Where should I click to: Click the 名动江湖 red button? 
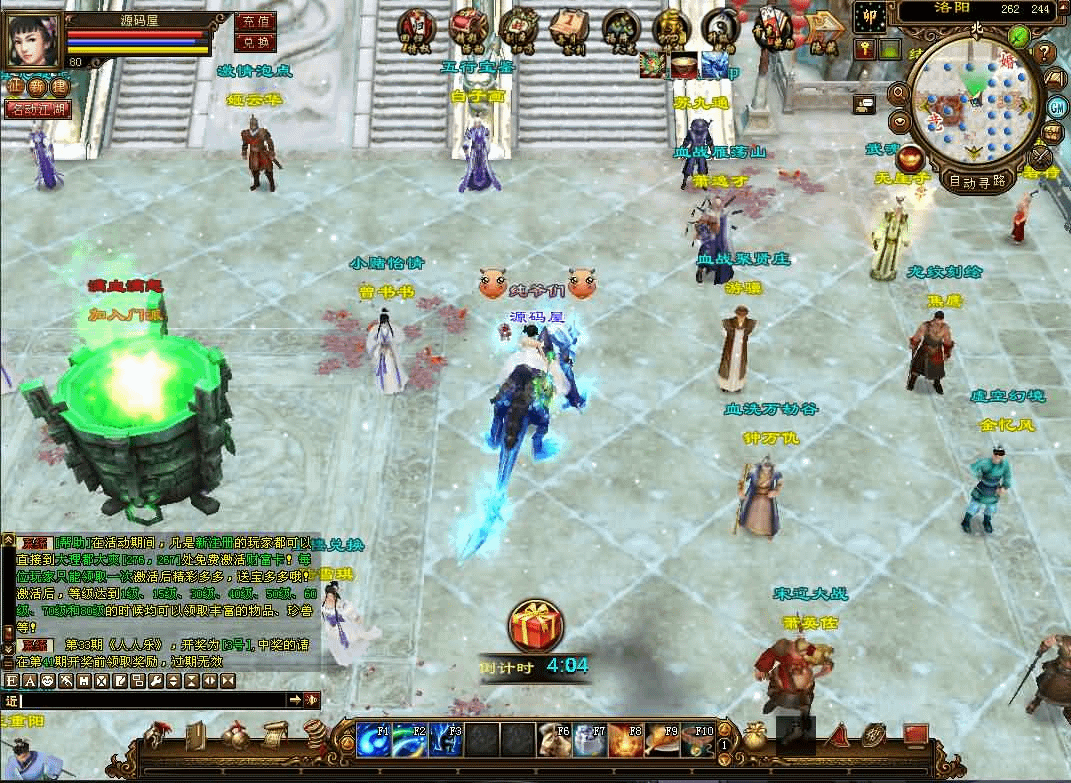pyautogui.click(x=38, y=109)
